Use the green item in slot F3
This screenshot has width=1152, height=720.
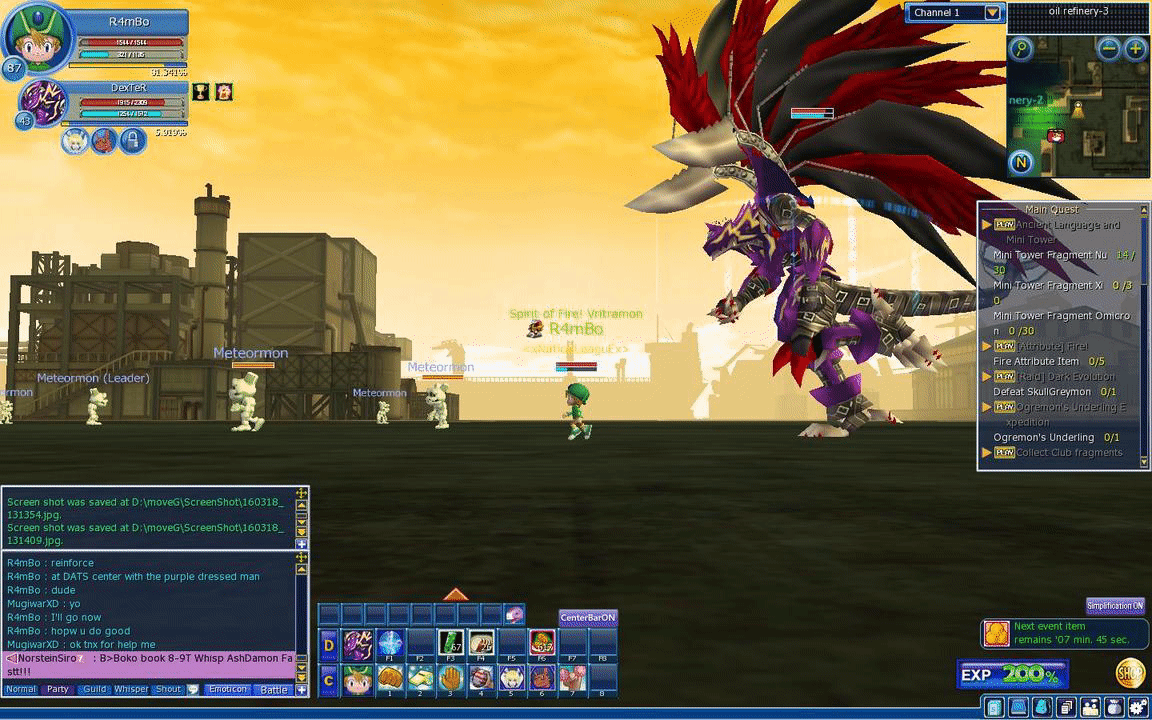[x=451, y=643]
